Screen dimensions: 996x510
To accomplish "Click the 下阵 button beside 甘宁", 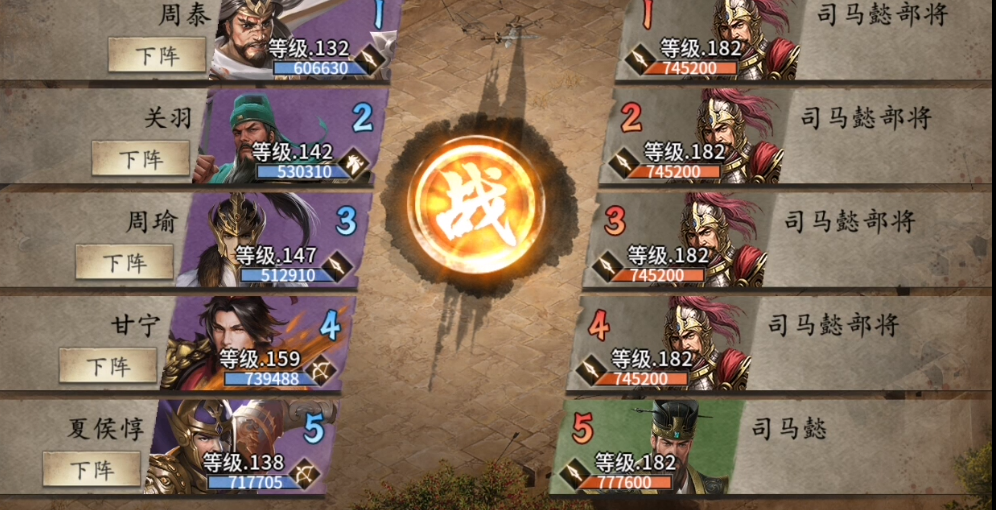I will [x=108, y=365].
